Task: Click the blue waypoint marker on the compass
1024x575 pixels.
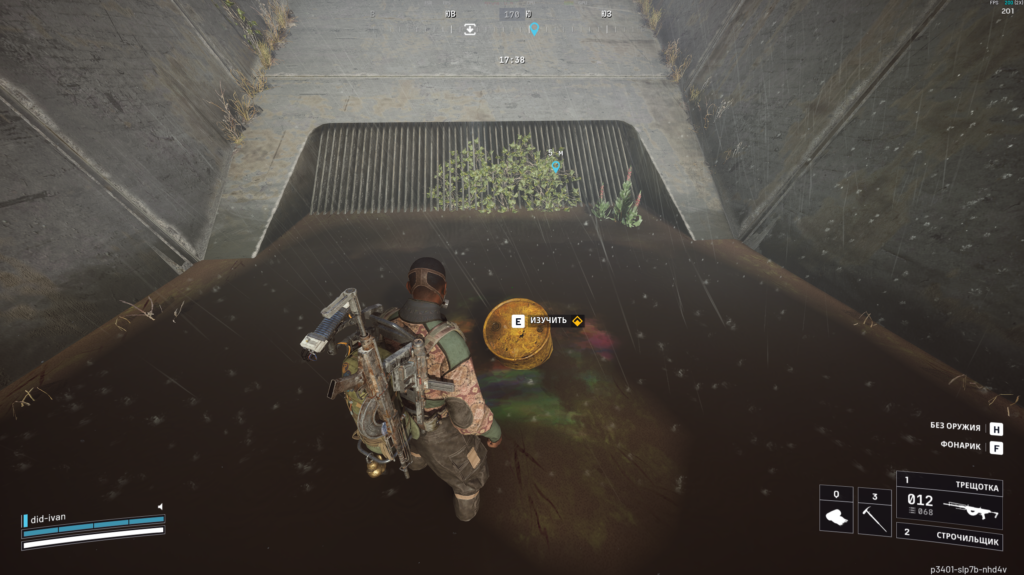Action: pyautogui.click(x=534, y=29)
